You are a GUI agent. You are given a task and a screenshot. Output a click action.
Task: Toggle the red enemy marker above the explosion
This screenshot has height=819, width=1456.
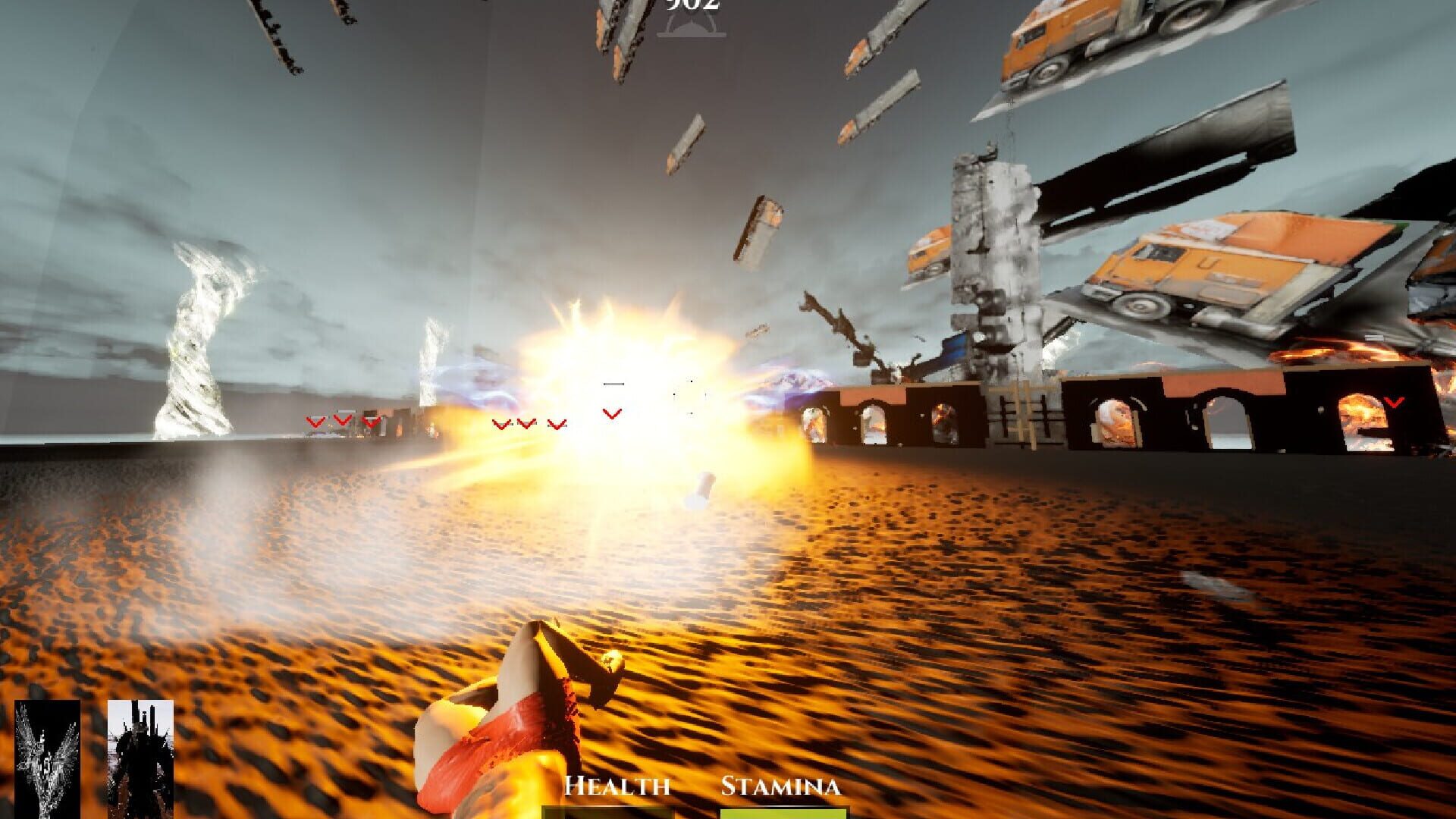(611, 413)
